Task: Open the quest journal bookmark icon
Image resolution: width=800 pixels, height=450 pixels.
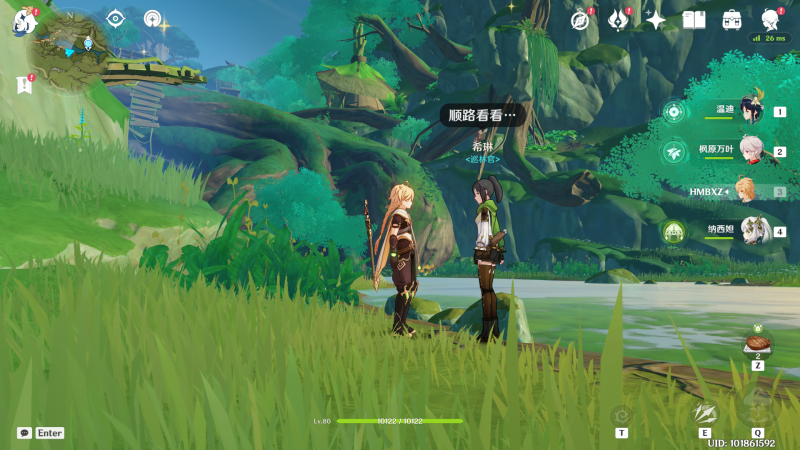Action: pos(24,86)
